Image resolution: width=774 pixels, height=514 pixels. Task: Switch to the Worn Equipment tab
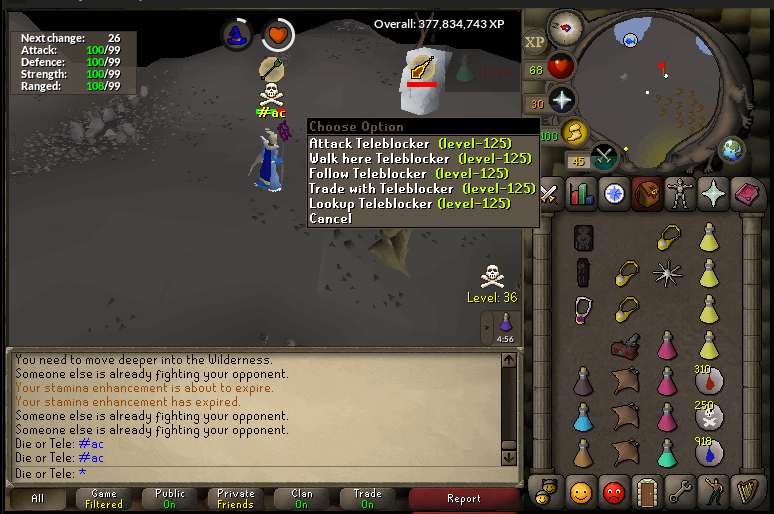pyautogui.click(x=678, y=192)
